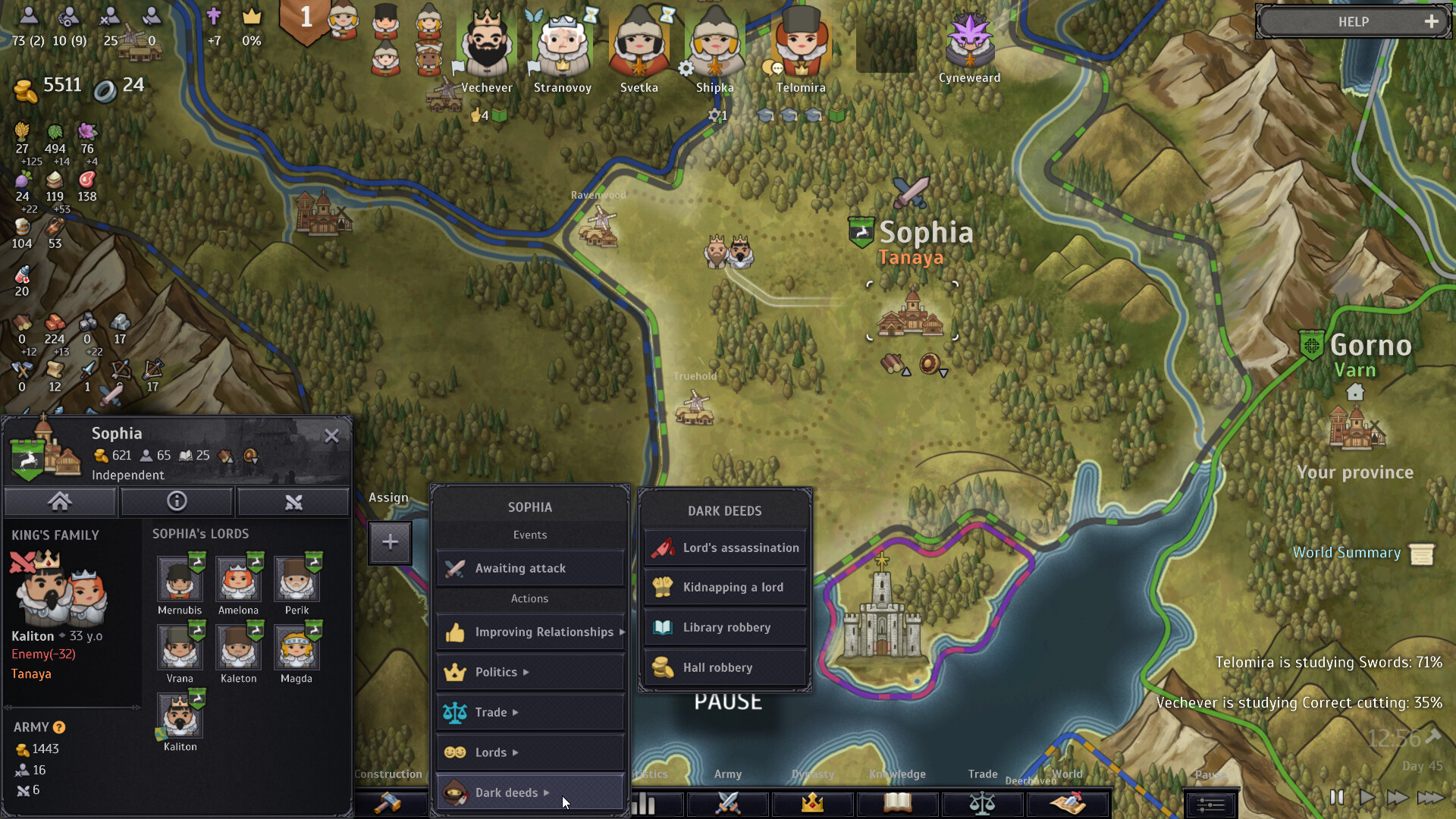Pause the game with the pause control

coord(1338,798)
